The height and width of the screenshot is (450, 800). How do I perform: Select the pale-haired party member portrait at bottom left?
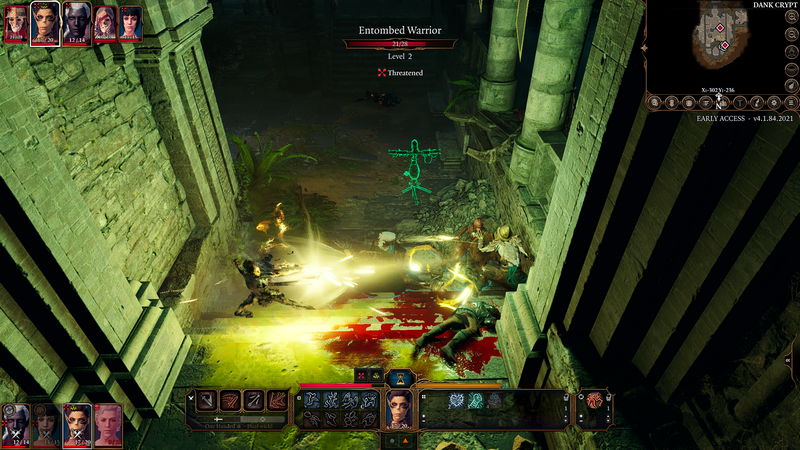[x=108, y=424]
